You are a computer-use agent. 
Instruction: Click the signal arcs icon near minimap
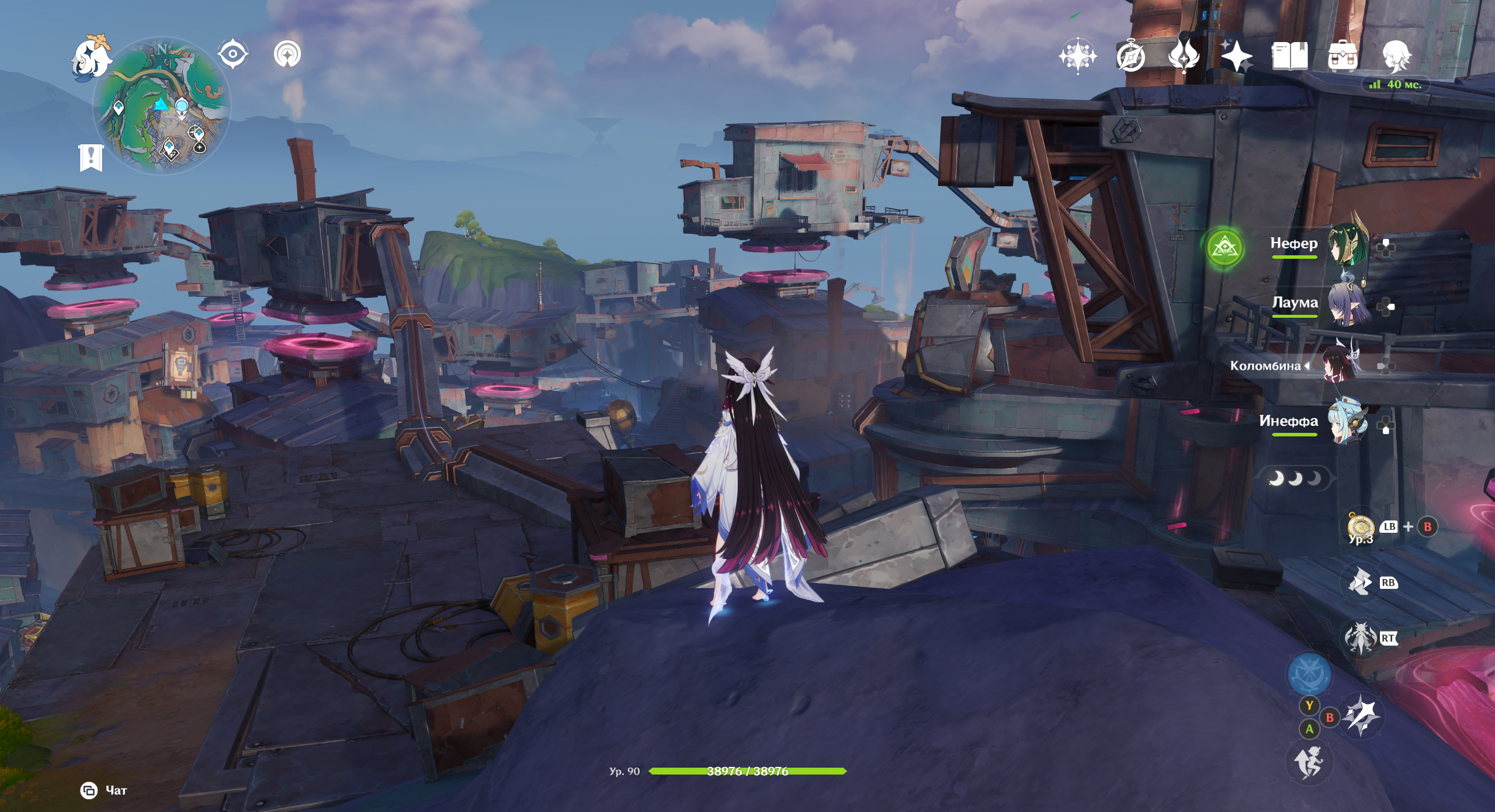(287, 55)
